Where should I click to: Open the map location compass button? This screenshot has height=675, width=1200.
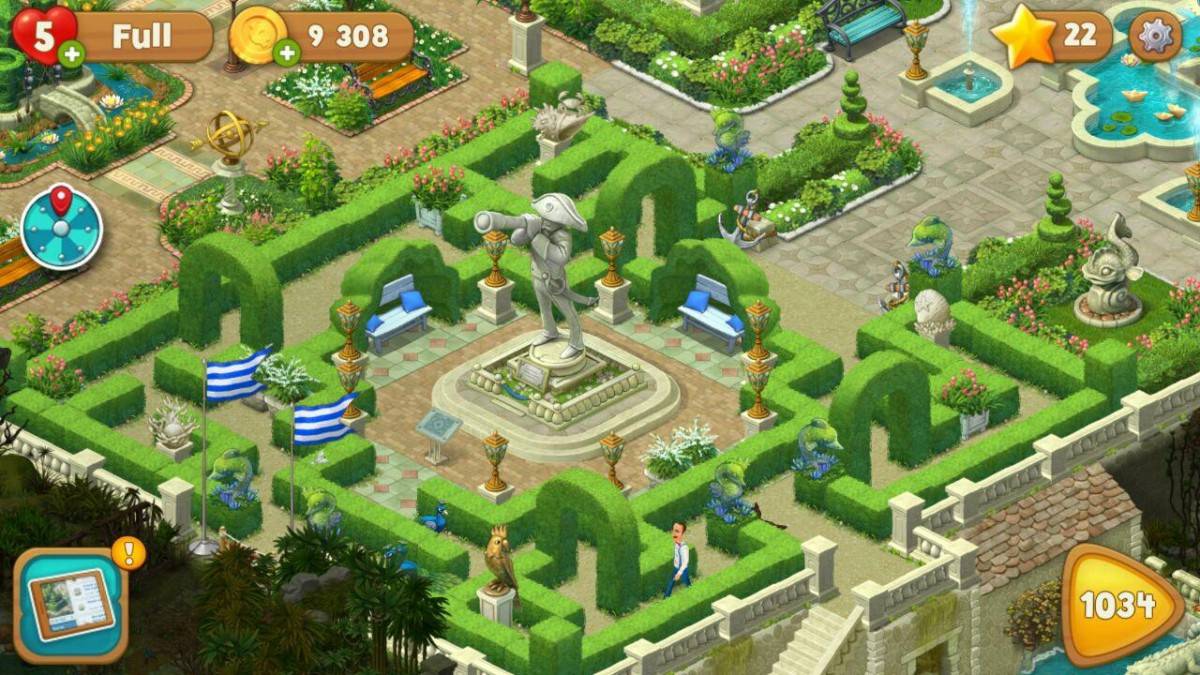point(61,227)
